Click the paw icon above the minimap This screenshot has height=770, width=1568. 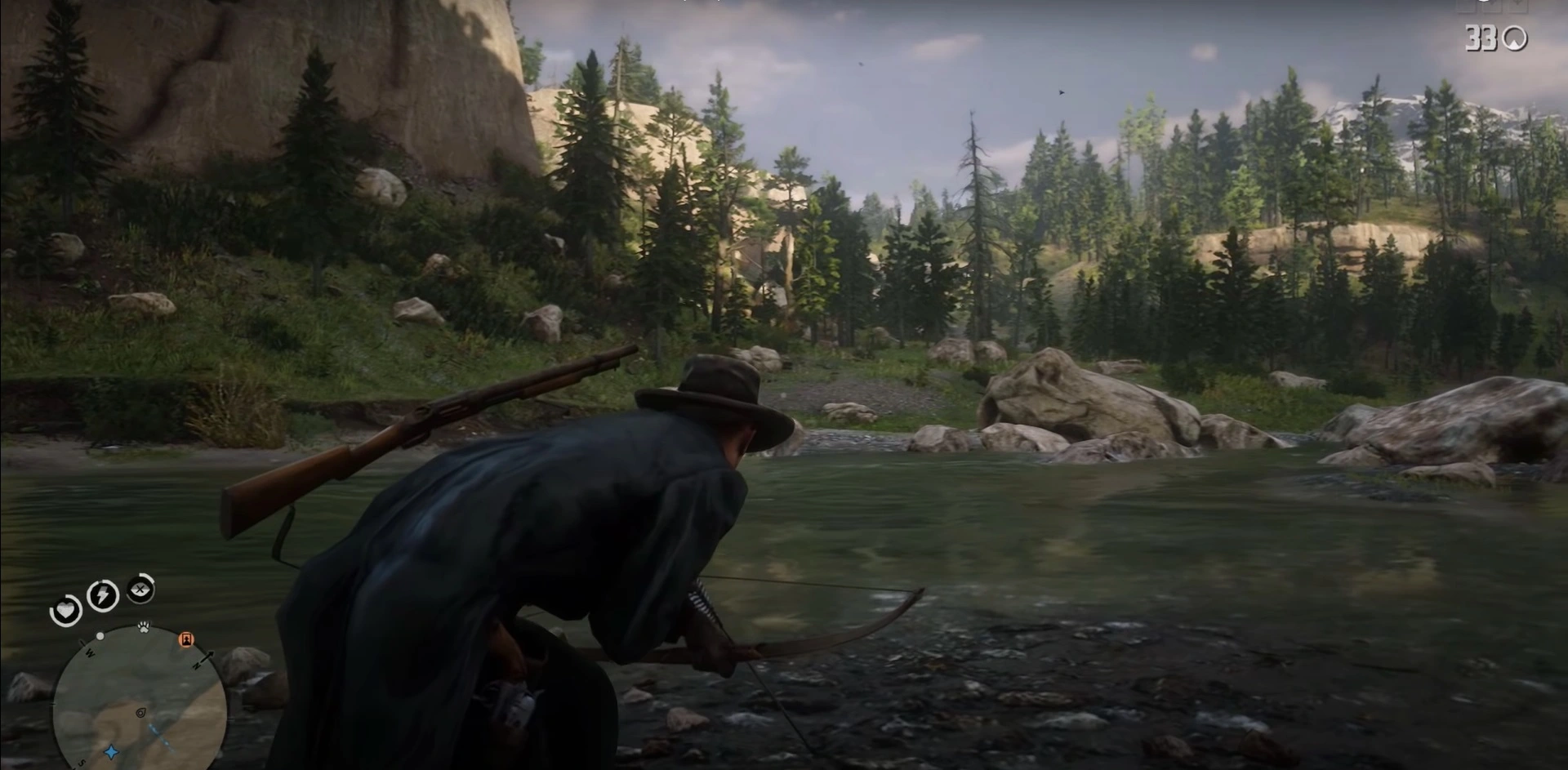pos(145,625)
